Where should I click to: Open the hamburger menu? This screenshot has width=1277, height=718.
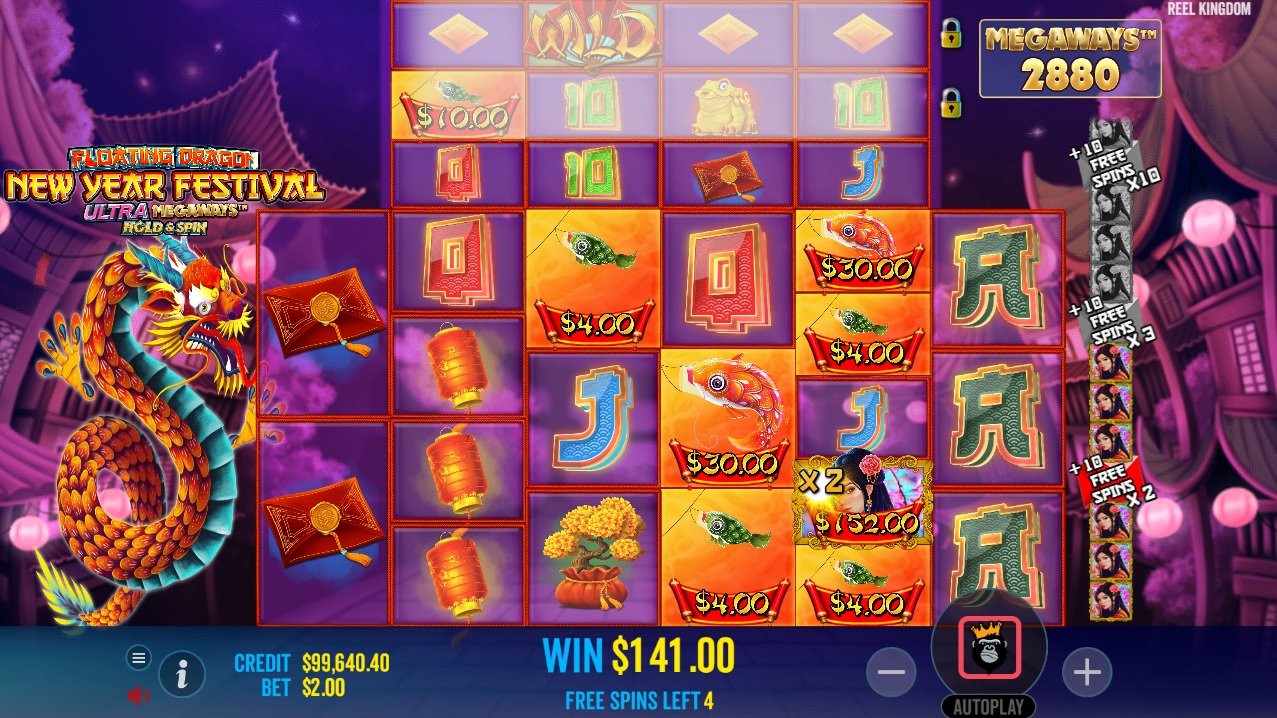[x=139, y=657]
